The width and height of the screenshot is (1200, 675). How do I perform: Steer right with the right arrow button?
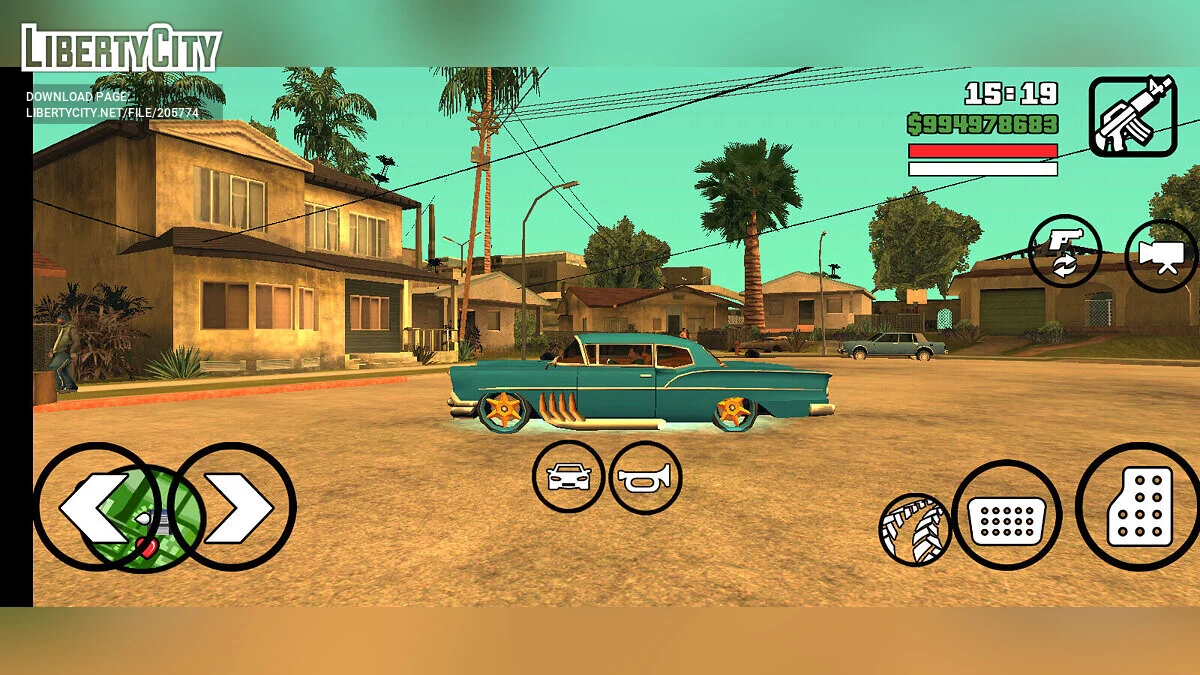237,507
